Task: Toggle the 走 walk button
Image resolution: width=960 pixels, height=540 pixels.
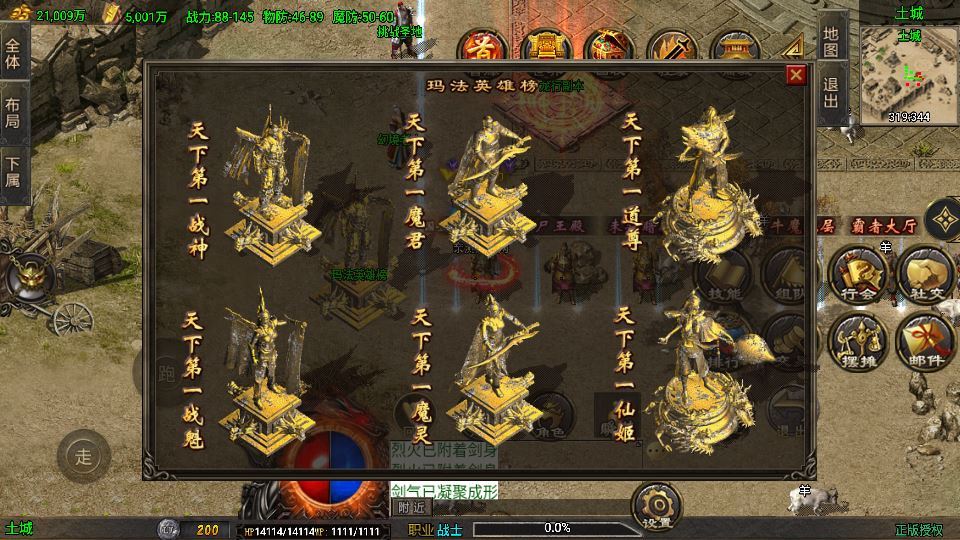Action: (x=84, y=457)
